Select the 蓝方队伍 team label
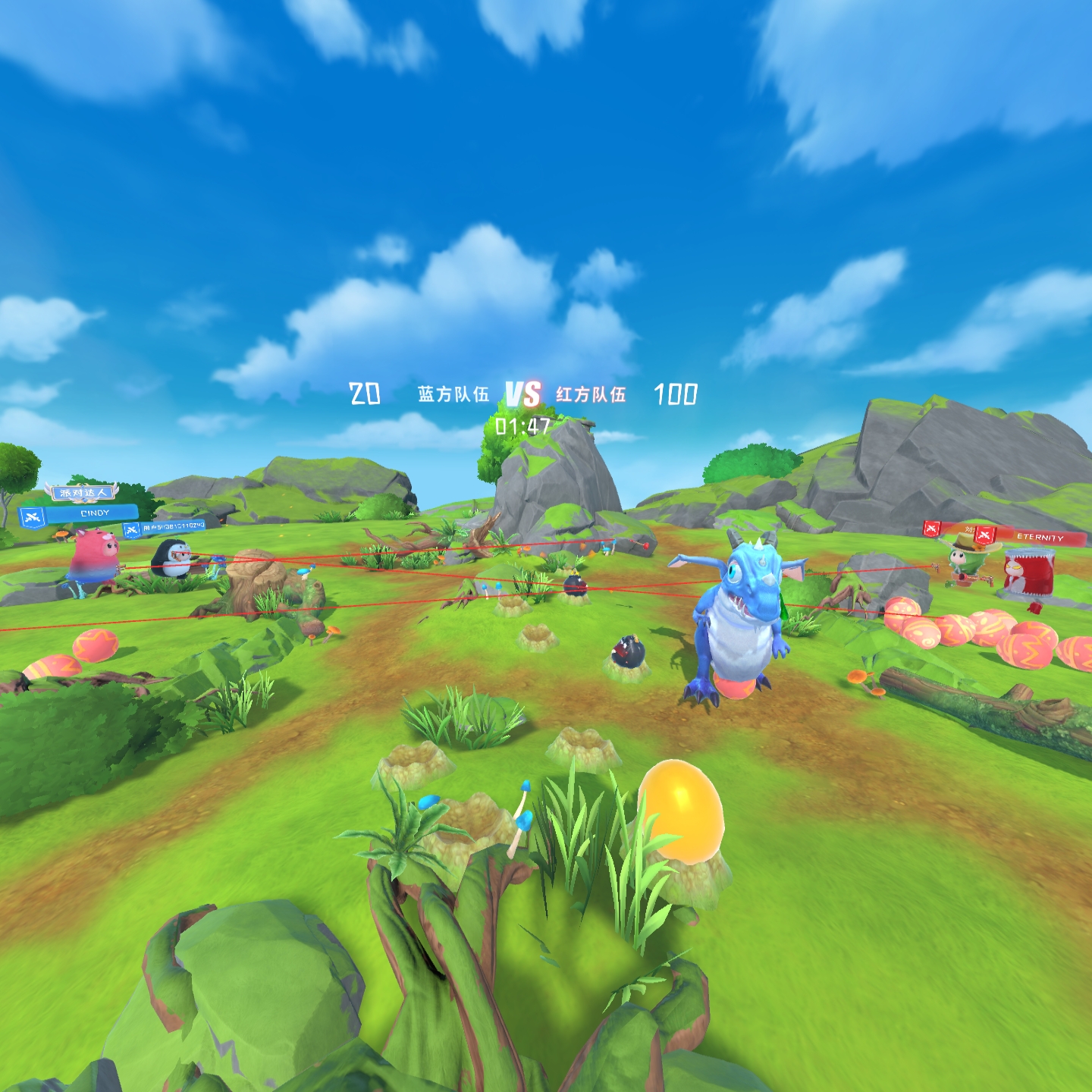Image resolution: width=1092 pixels, height=1092 pixels. (452, 393)
